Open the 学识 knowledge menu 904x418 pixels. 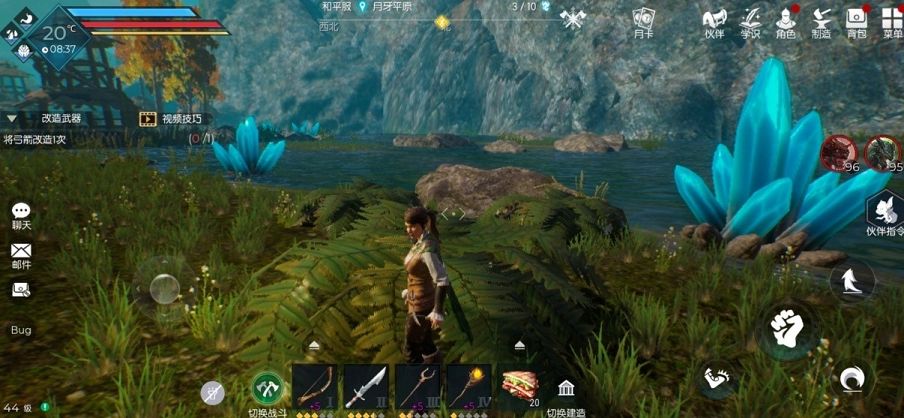tap(750, 21)
